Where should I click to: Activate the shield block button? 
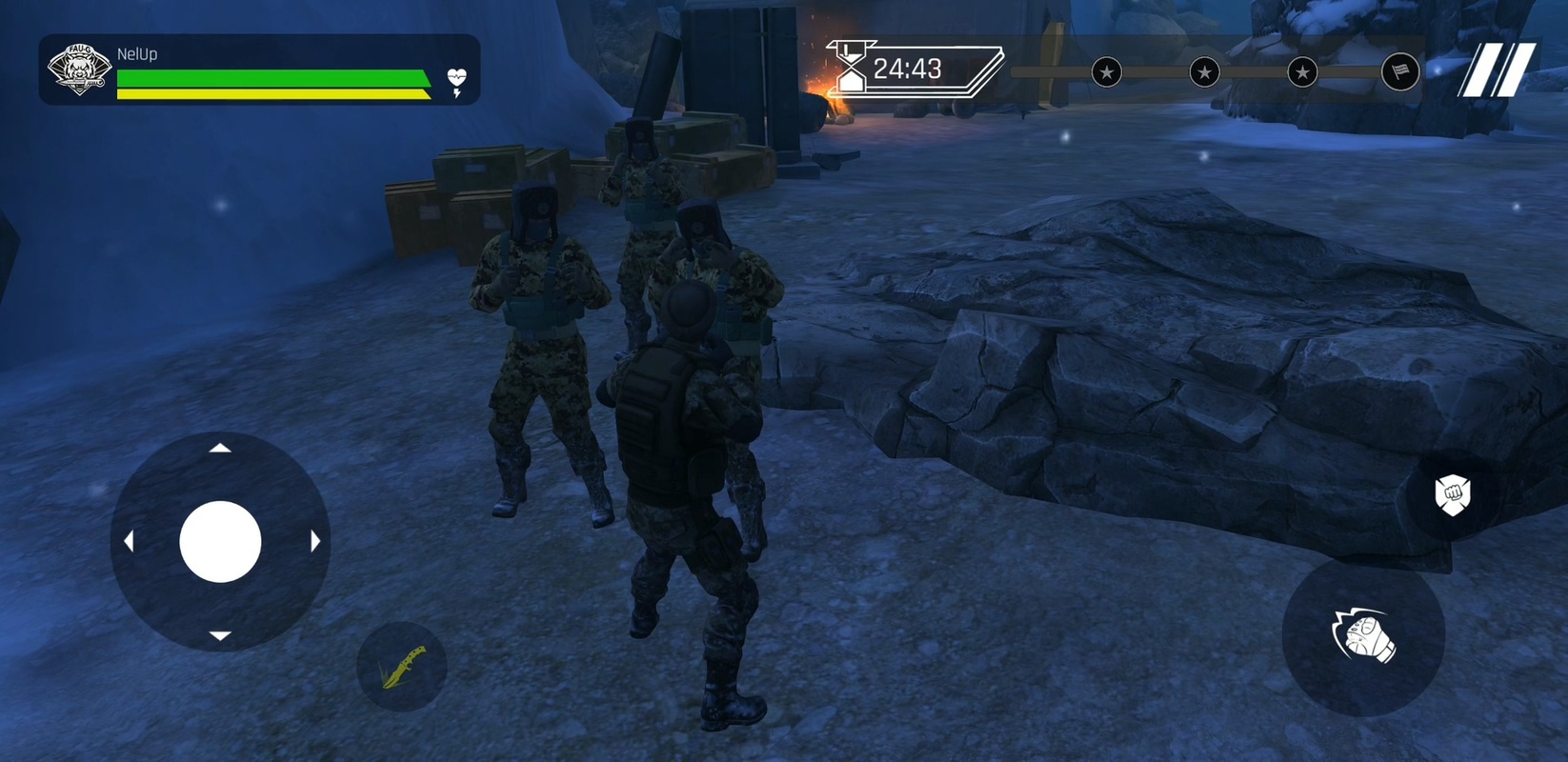tap(1452, 495)
